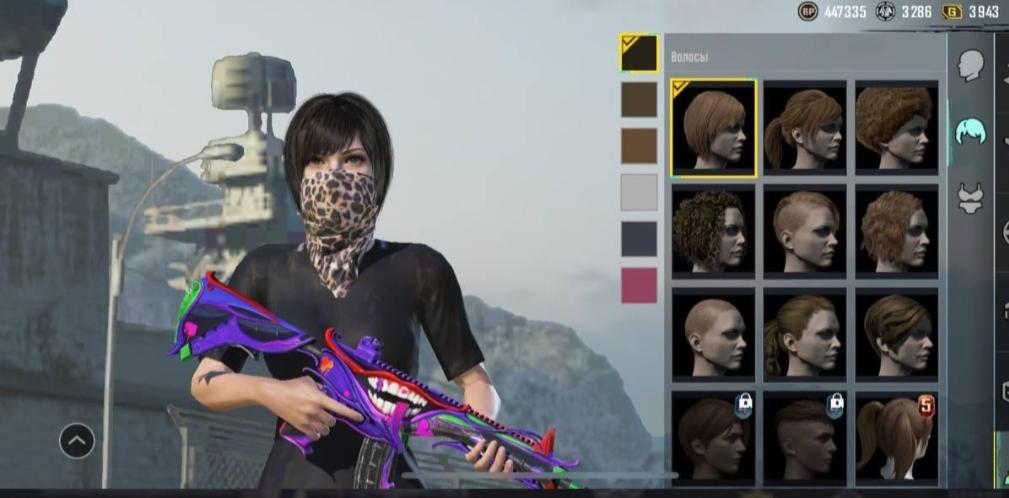The width and height of the screenshot is (1009, 498).
Task: Select the bald head hairstyle
Action: tap(713, 334)
